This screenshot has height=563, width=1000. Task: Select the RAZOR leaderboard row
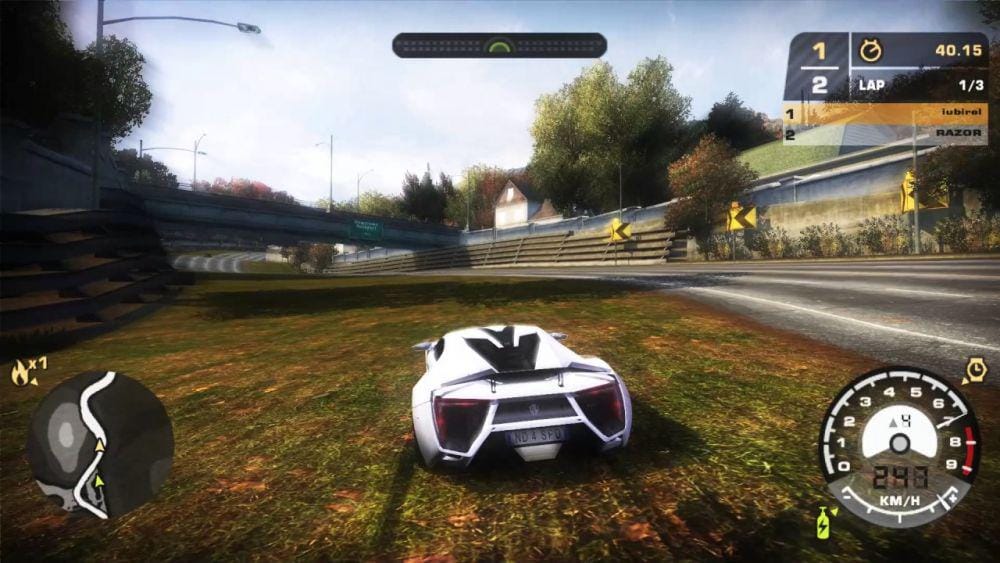[885, 133]
